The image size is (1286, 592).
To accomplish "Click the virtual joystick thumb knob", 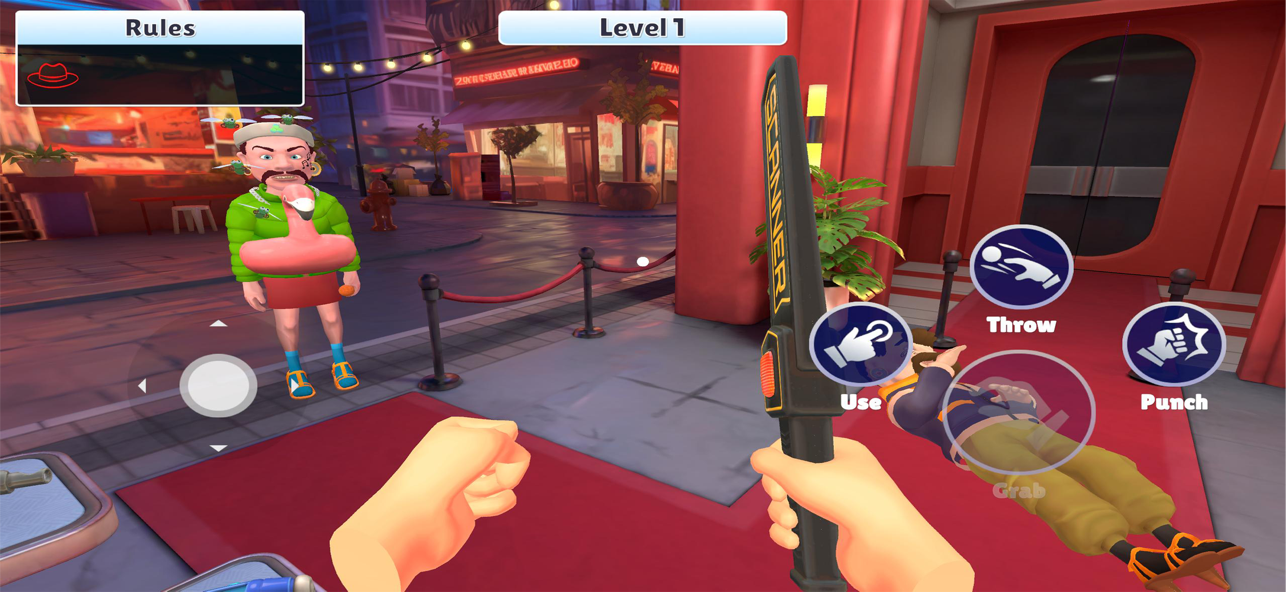I will point(218,385).
